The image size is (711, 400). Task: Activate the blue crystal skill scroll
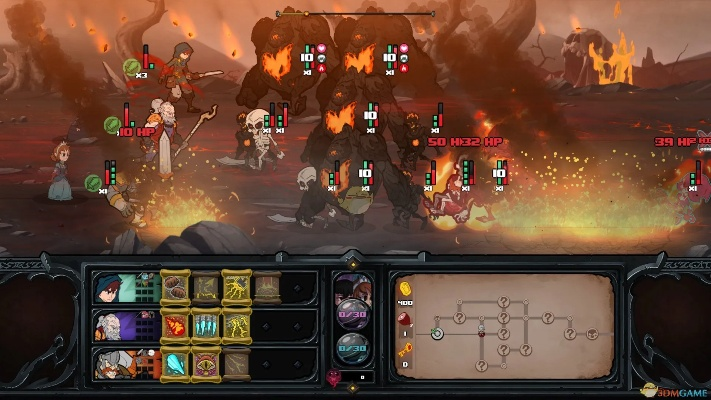click(175, 362)
